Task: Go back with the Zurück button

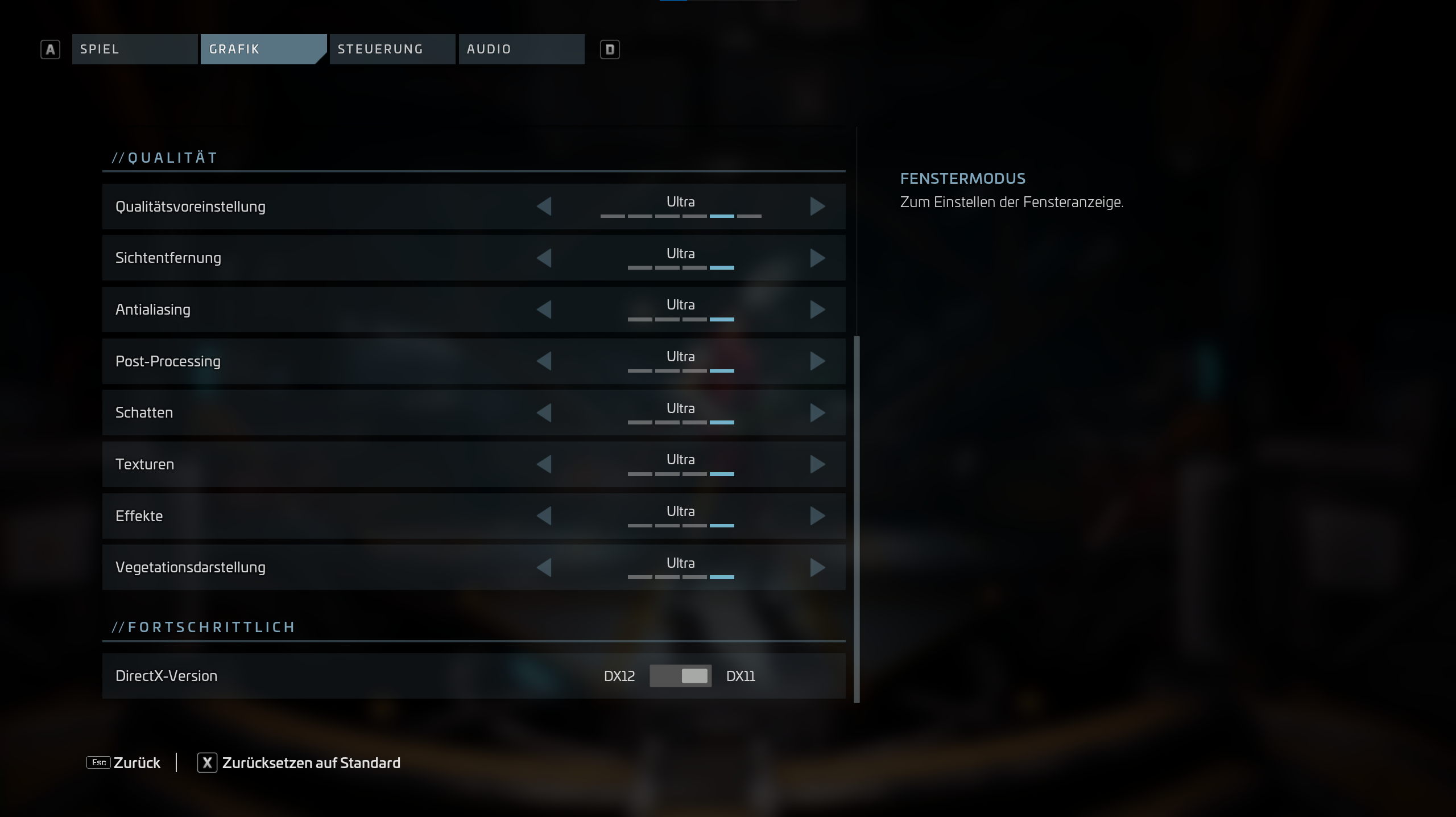Action: point(124,763)
